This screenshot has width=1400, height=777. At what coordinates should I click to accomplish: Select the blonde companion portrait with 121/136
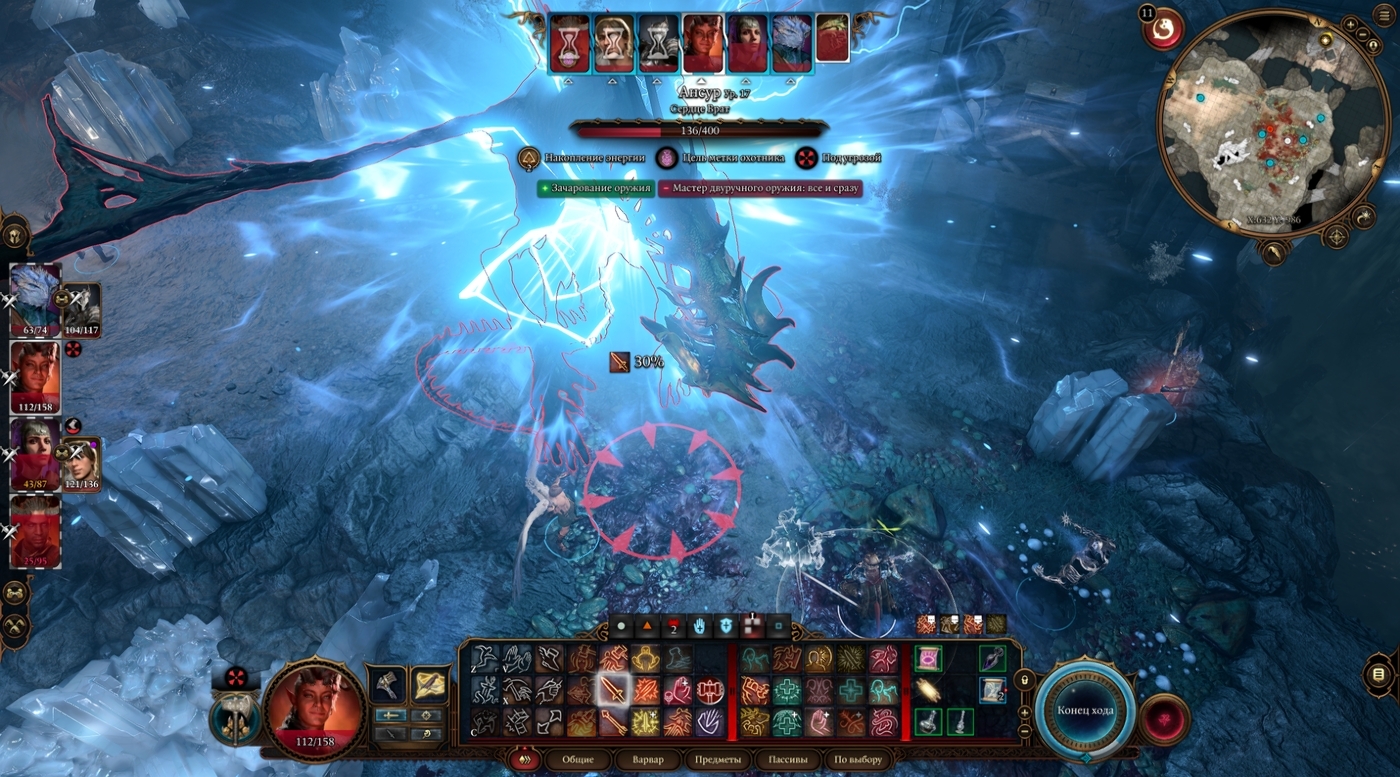tap(82, 464)
